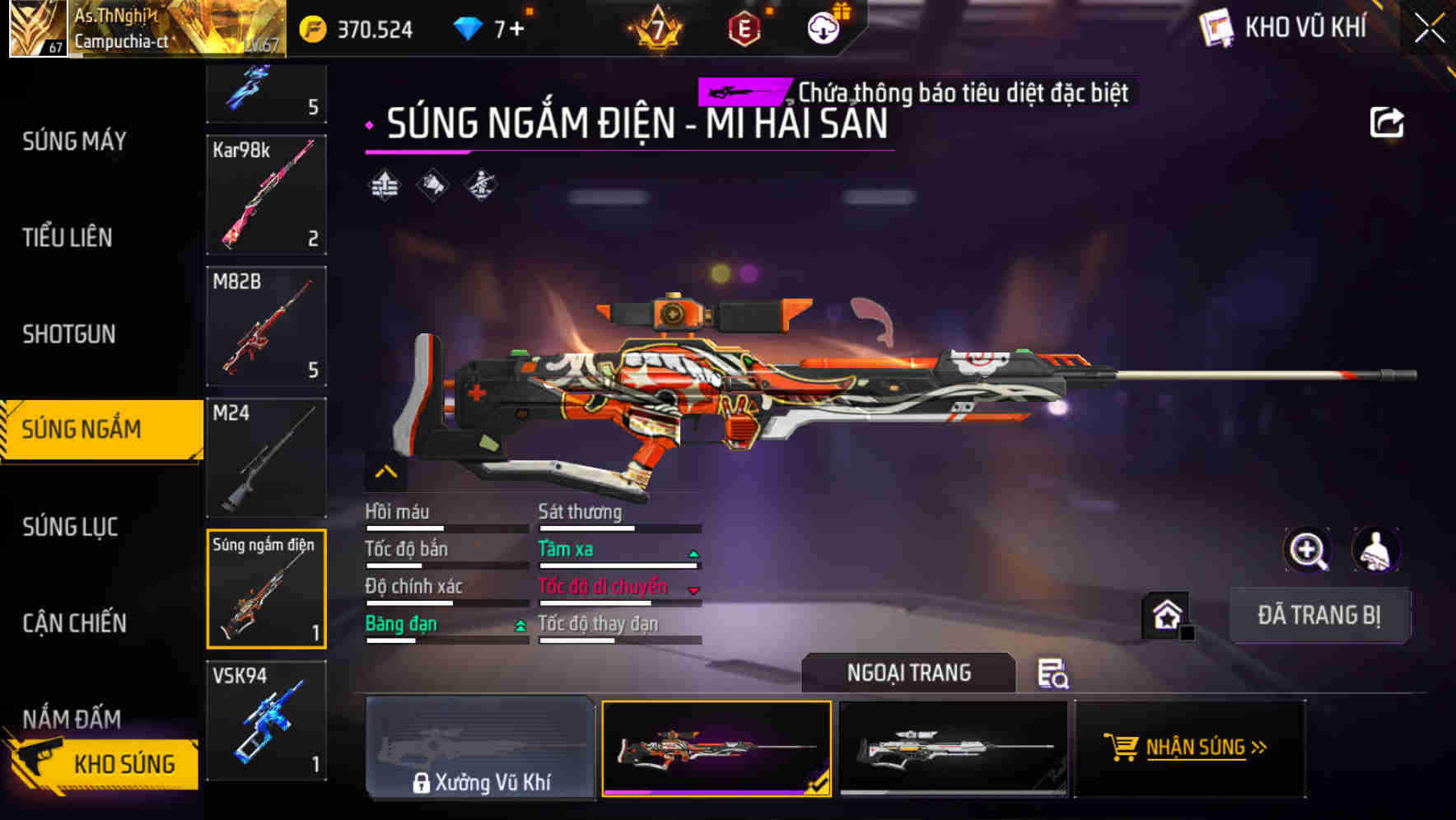Click the ĐÃ TRANG BỊ button

coord(1320,614)
